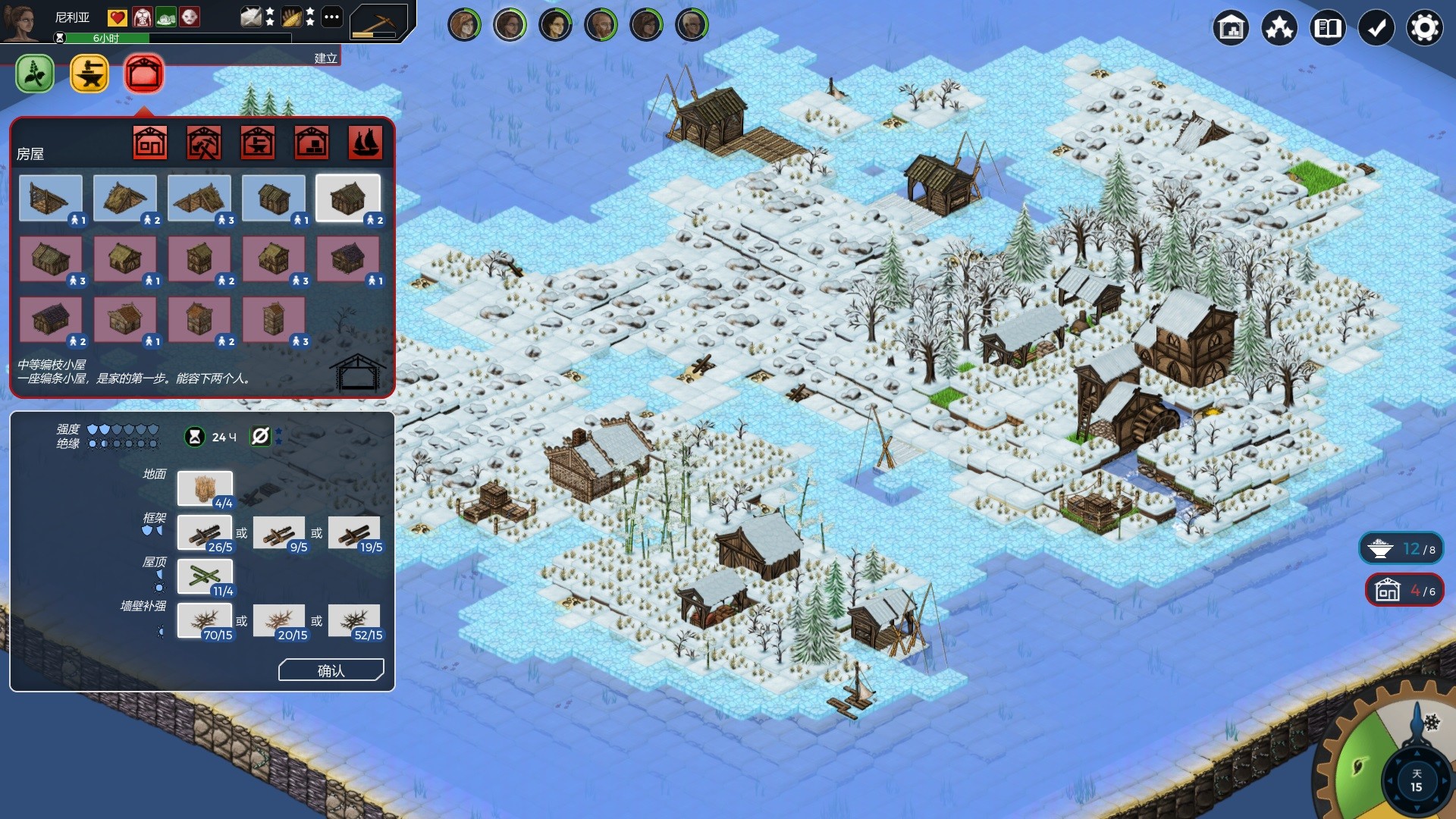Select the one-person lean-to shelter tile
The height and width of the screenshot is (819, 1456).
(x=51, y=199)
